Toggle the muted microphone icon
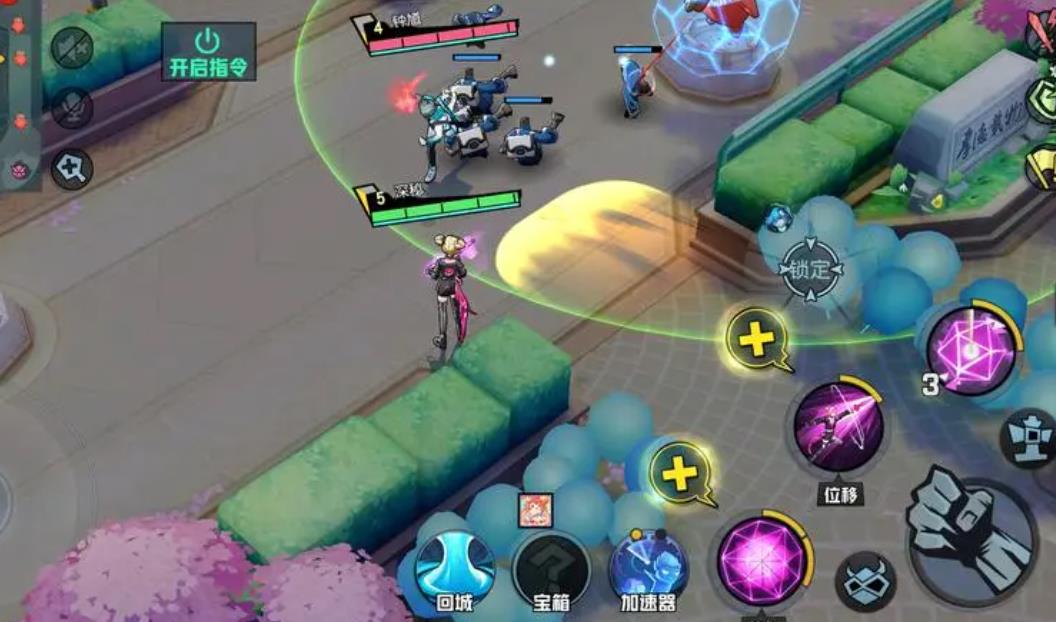Viewport: 1056px width, 622px height. 72,107
